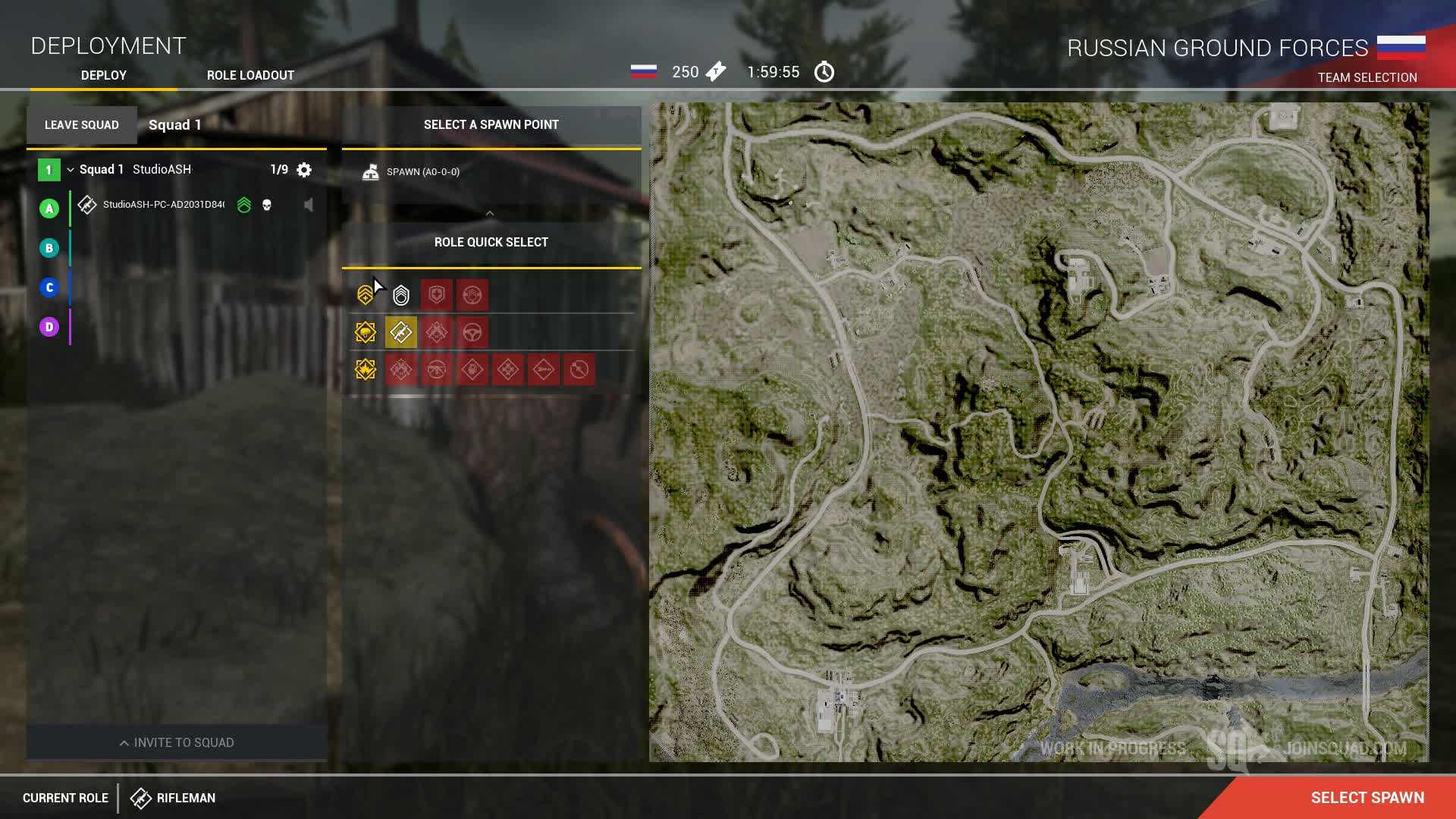1456x819 pixels.
Task: Leave the current squad
Action: click(x=82, y=125)
